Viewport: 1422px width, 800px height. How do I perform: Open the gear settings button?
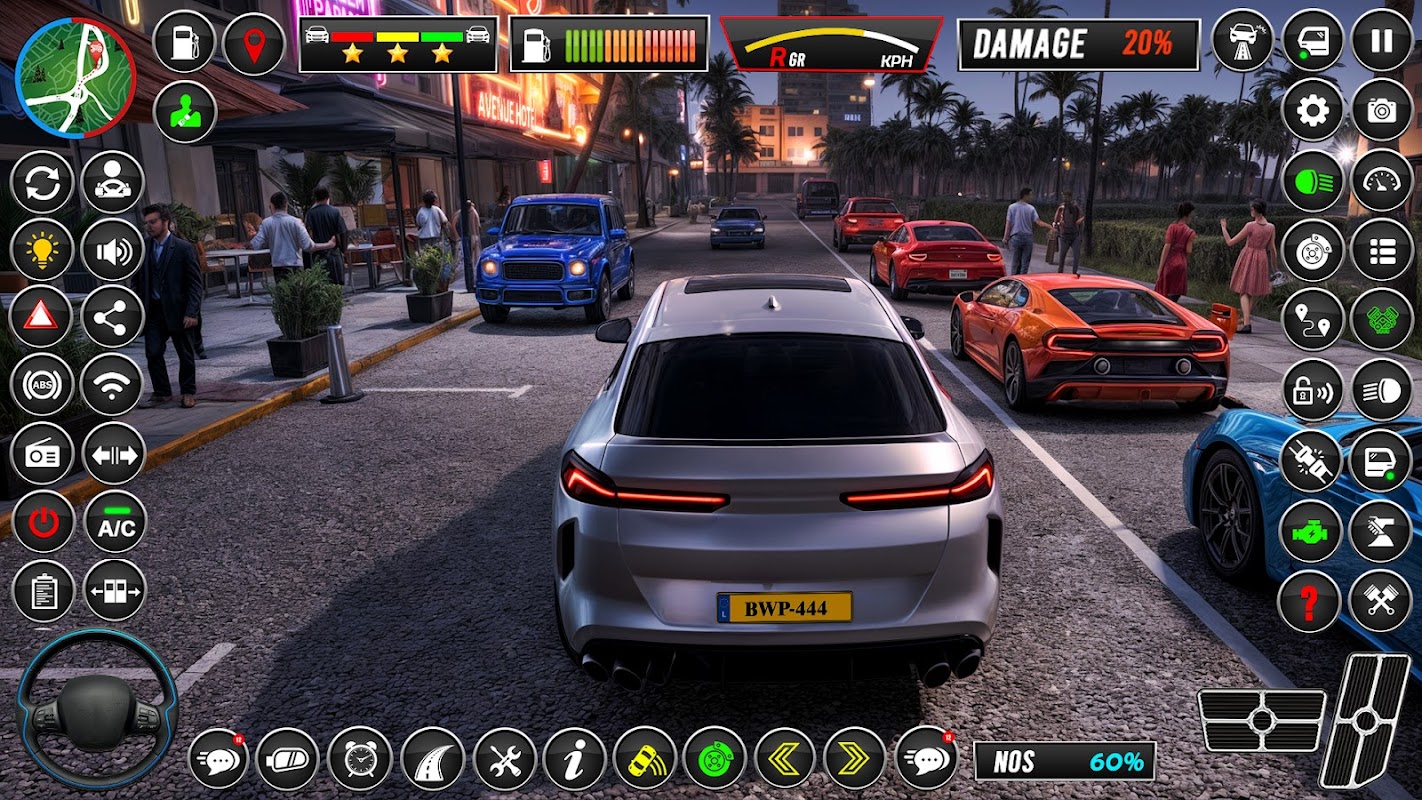[x=1313, y=111]
